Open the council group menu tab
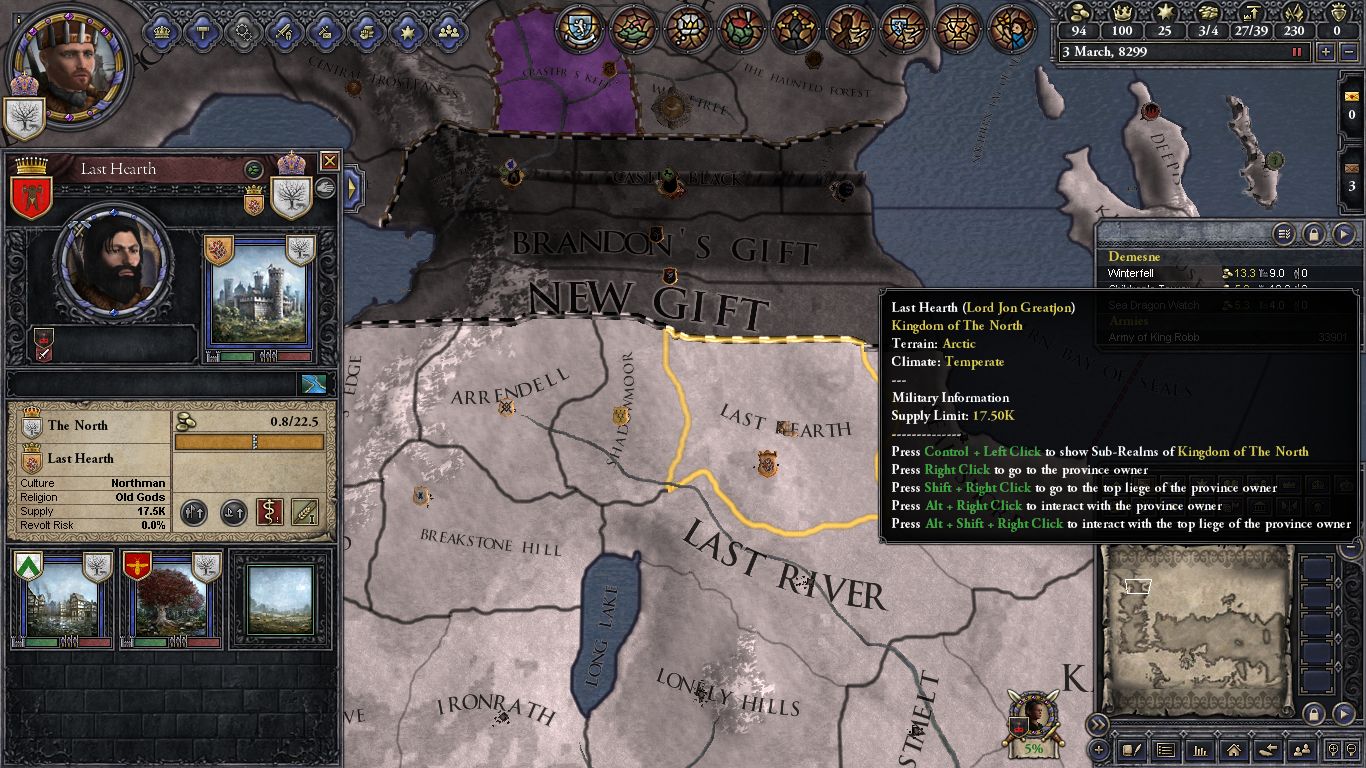Screen dimensions: 1366x768 (448, 32)
